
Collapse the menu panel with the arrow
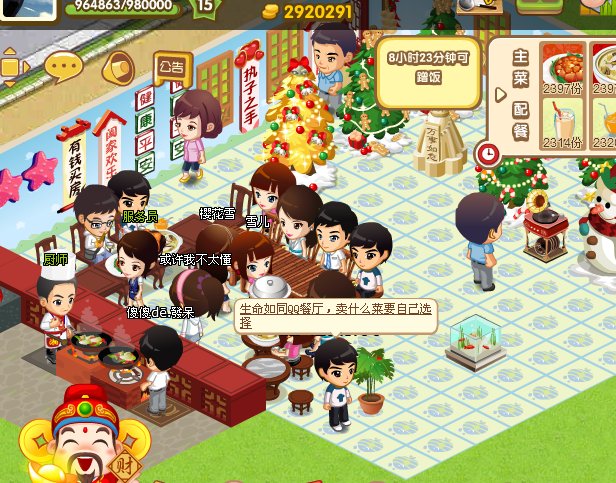click(500, 95)
